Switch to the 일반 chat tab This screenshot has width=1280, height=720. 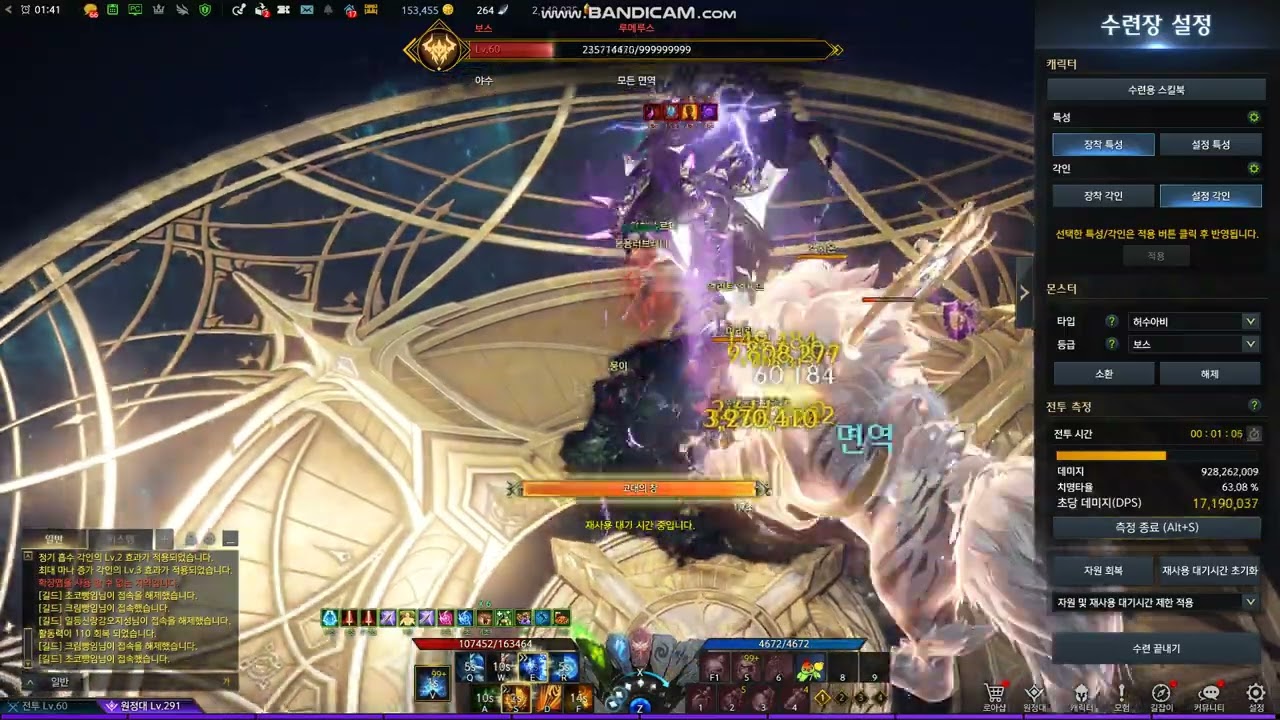56,539
